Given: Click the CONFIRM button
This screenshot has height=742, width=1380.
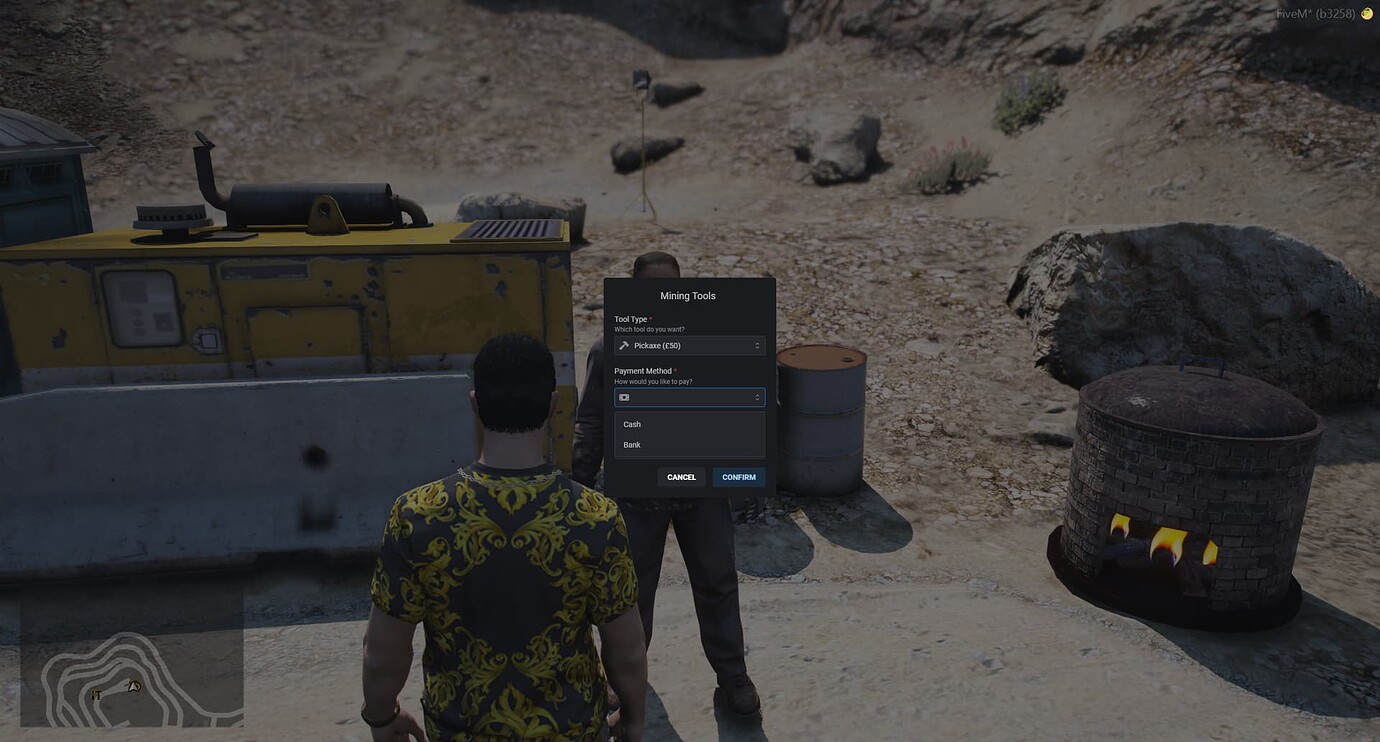Looking at the screenshot, I should (x=739, y=477).
